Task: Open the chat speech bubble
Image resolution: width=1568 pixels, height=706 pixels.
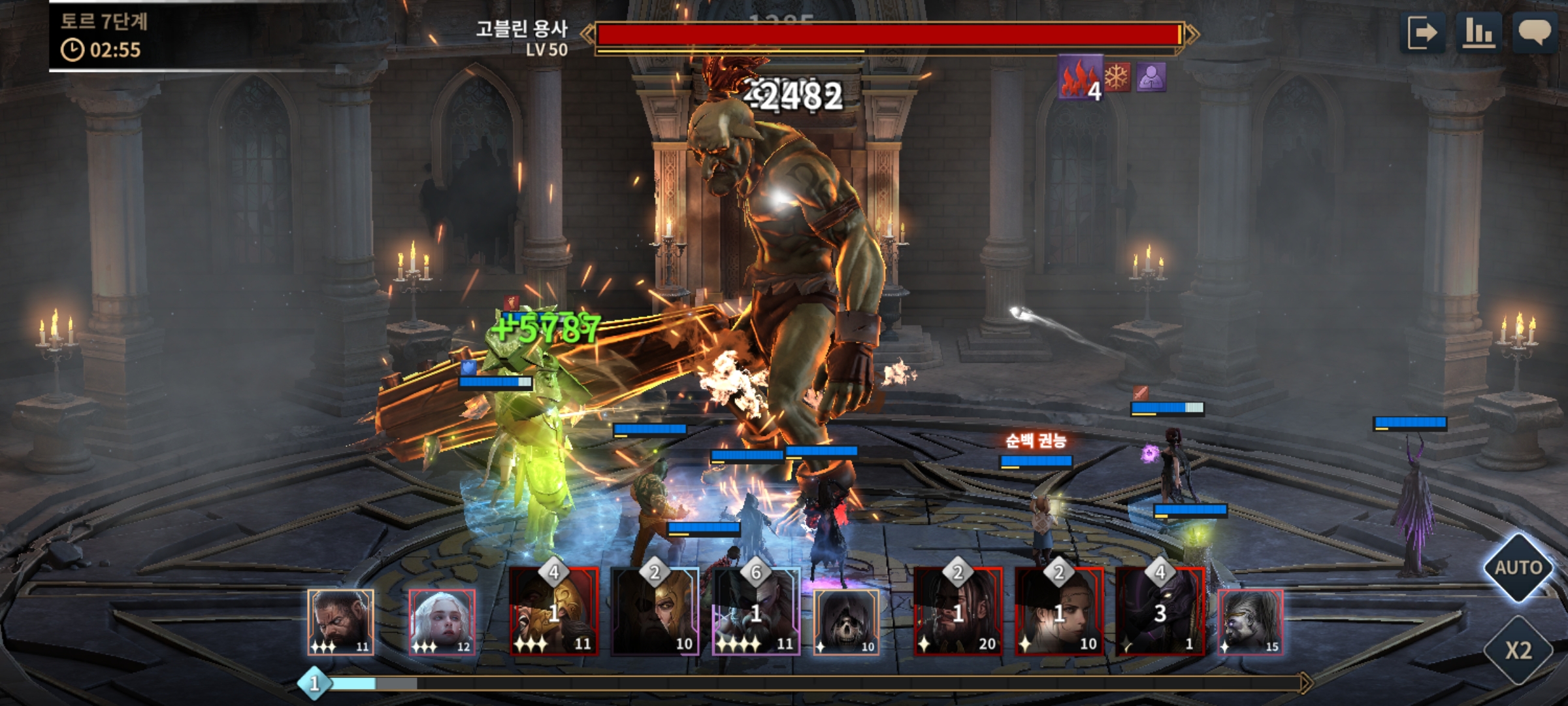Action: pyautogui.click(x=1534, y=33)
